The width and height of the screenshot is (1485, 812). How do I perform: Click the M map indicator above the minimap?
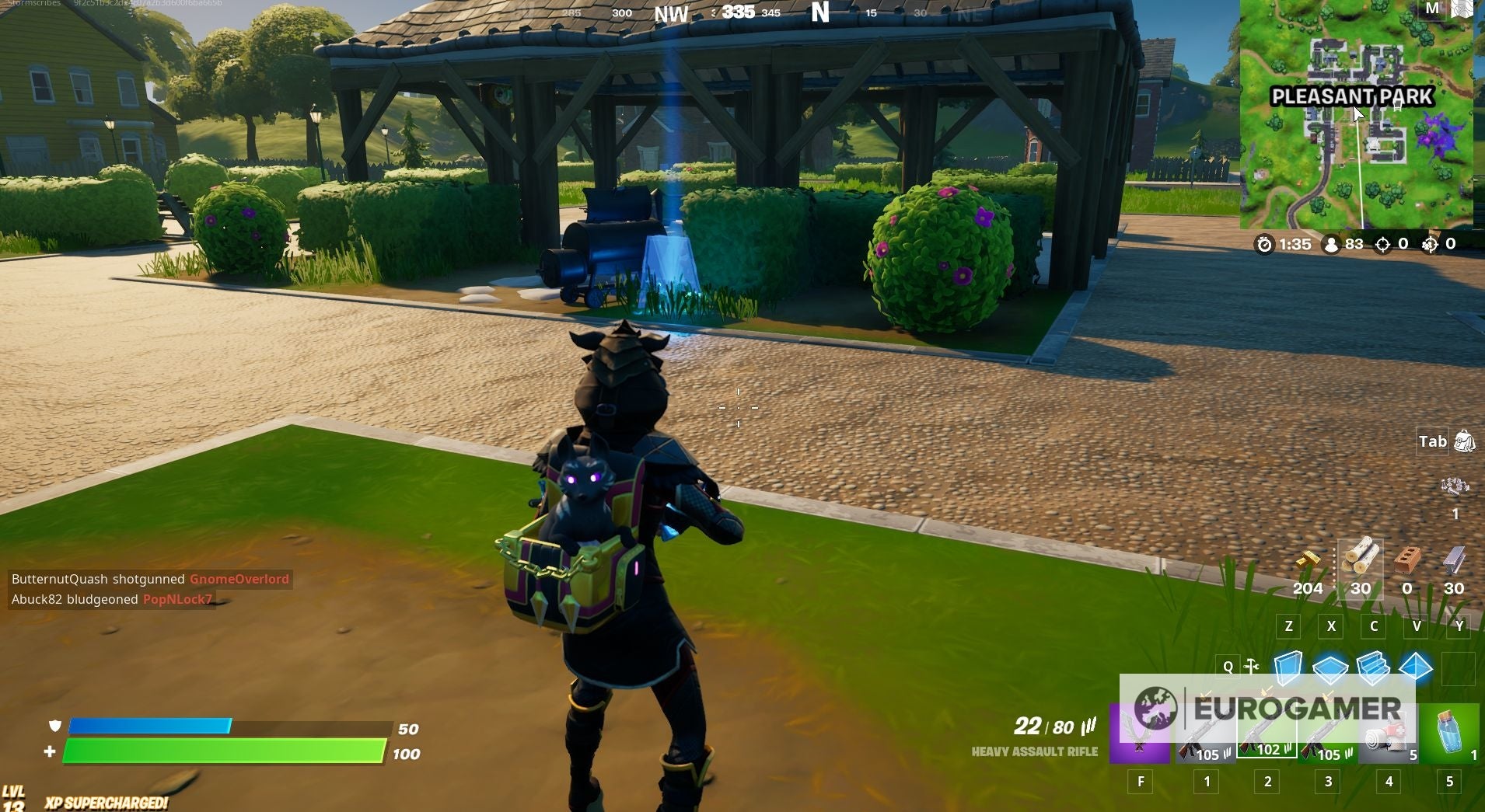tap(1433, 11)
